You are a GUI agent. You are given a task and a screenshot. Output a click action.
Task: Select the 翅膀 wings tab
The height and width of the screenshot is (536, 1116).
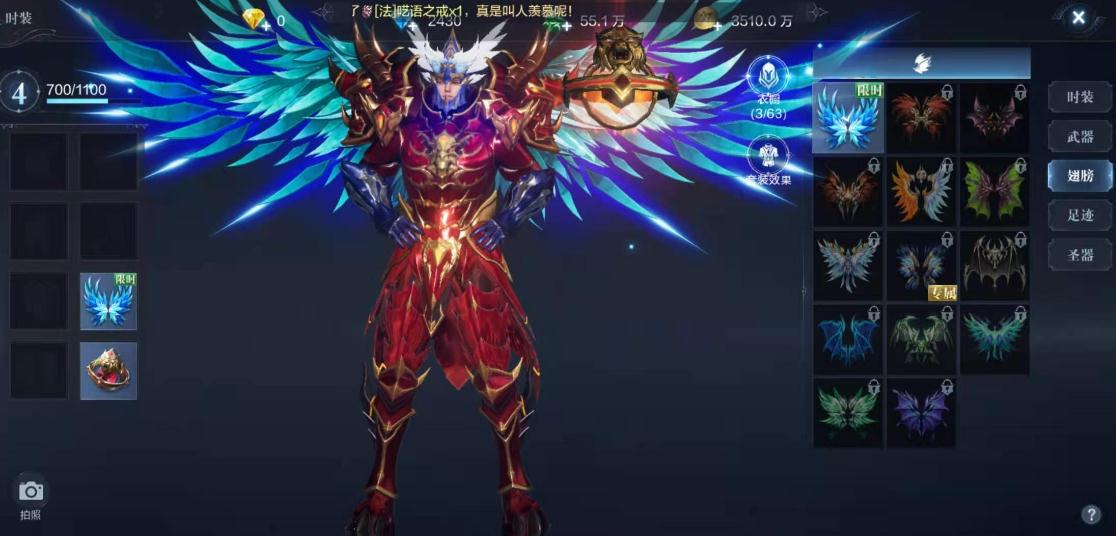[x=1079, y=175]
